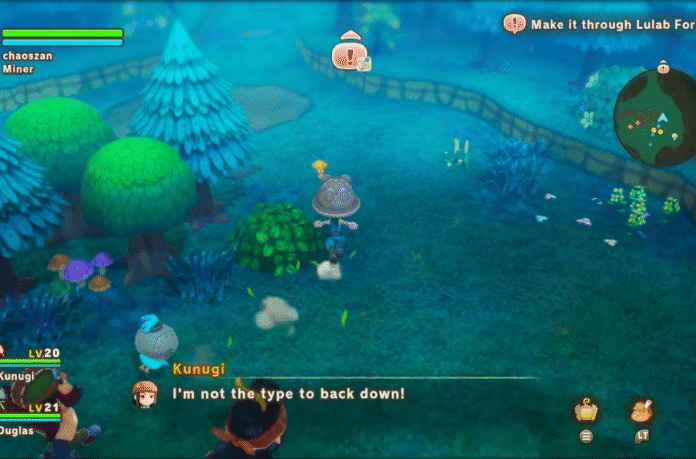Click the quest alert marker at top center
This screenshot has width=696, height=459.
[x=350, y=52]
